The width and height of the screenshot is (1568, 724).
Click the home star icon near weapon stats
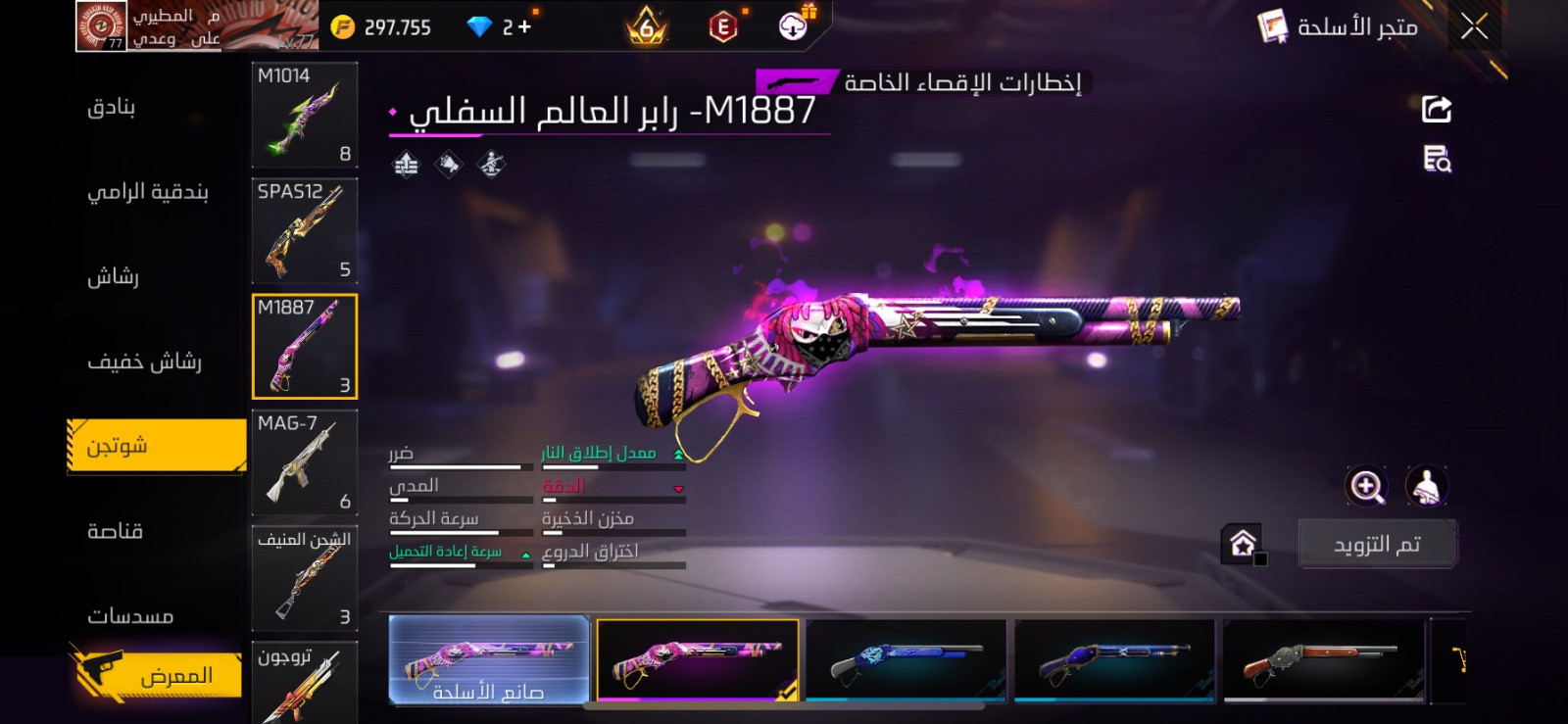pyautogui.click(x=1244, y=541)
